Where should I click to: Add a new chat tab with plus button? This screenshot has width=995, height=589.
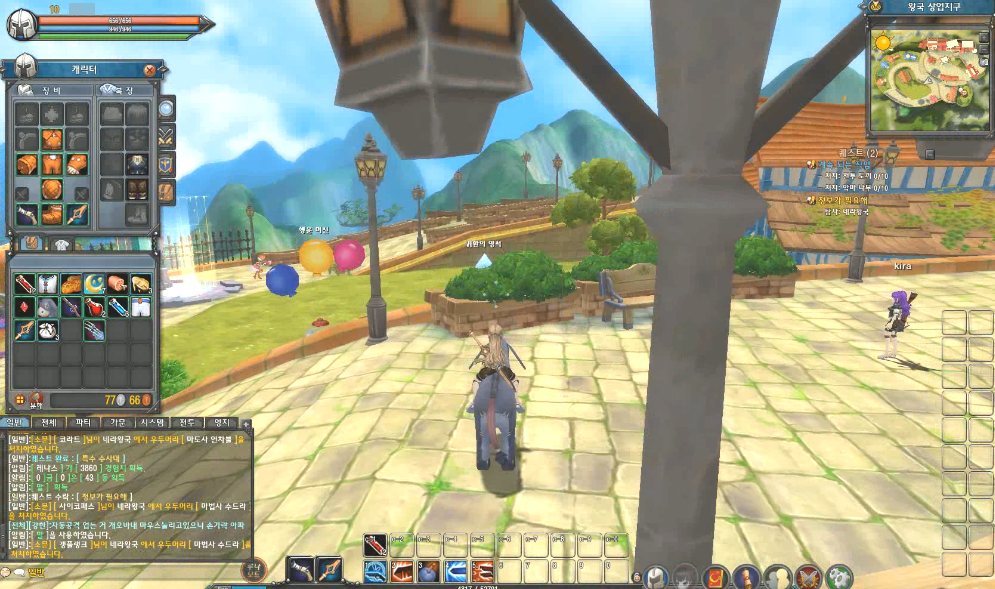pos(247,424)
